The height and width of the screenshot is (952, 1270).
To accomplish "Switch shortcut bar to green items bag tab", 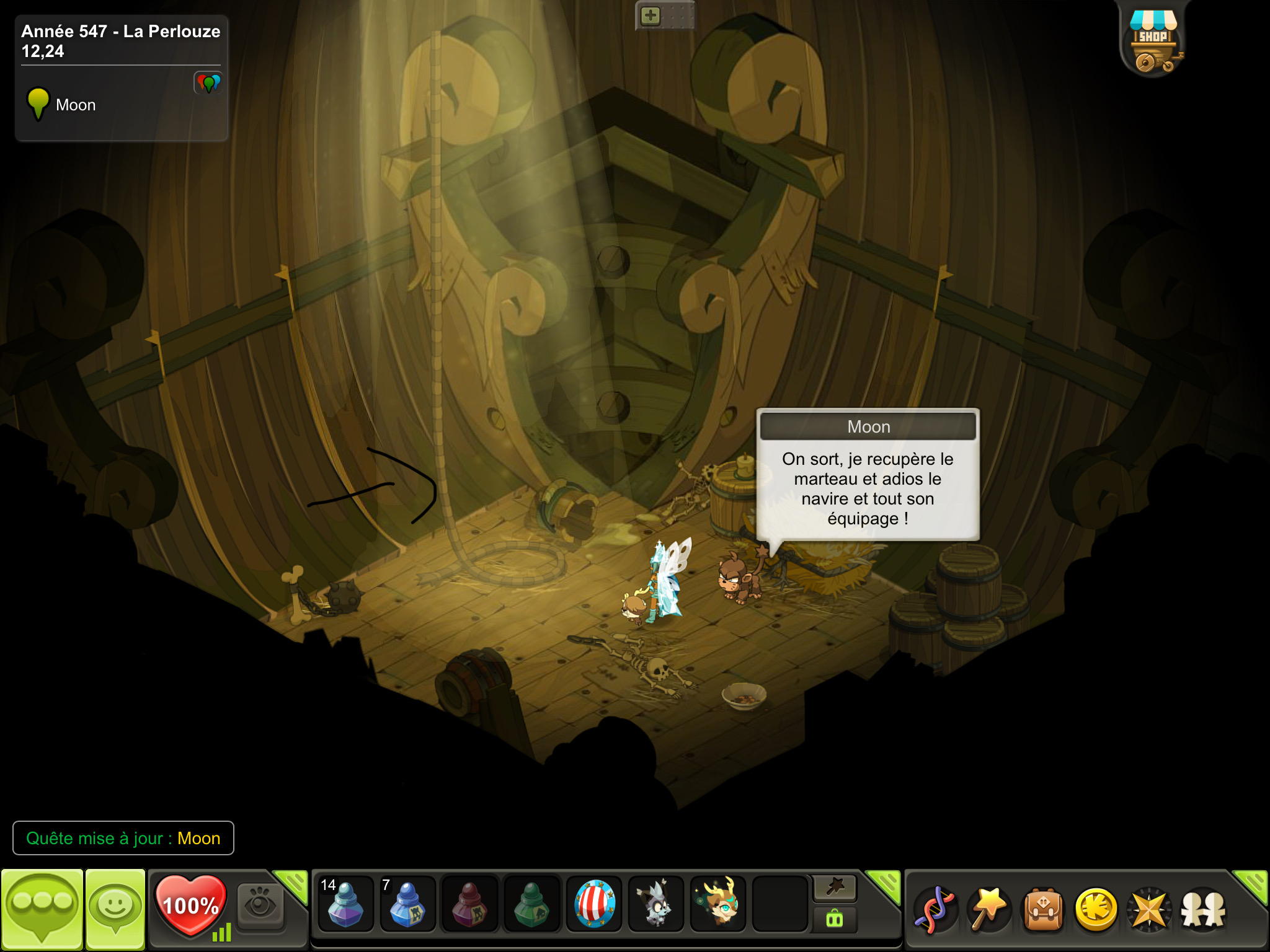I will point(835,919).
